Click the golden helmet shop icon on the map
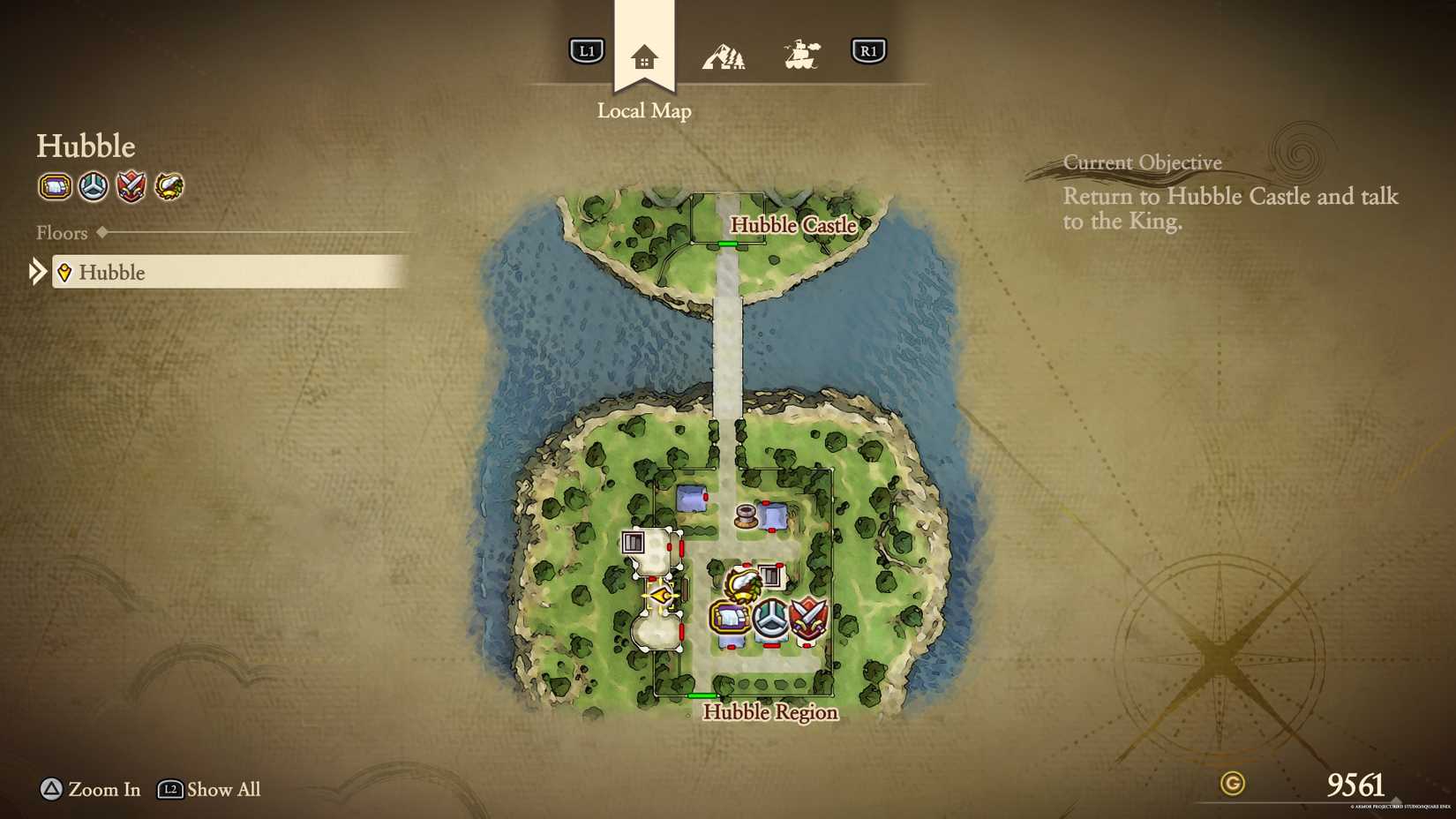The width and height of the screenshot is (1456, 819). 742,582
